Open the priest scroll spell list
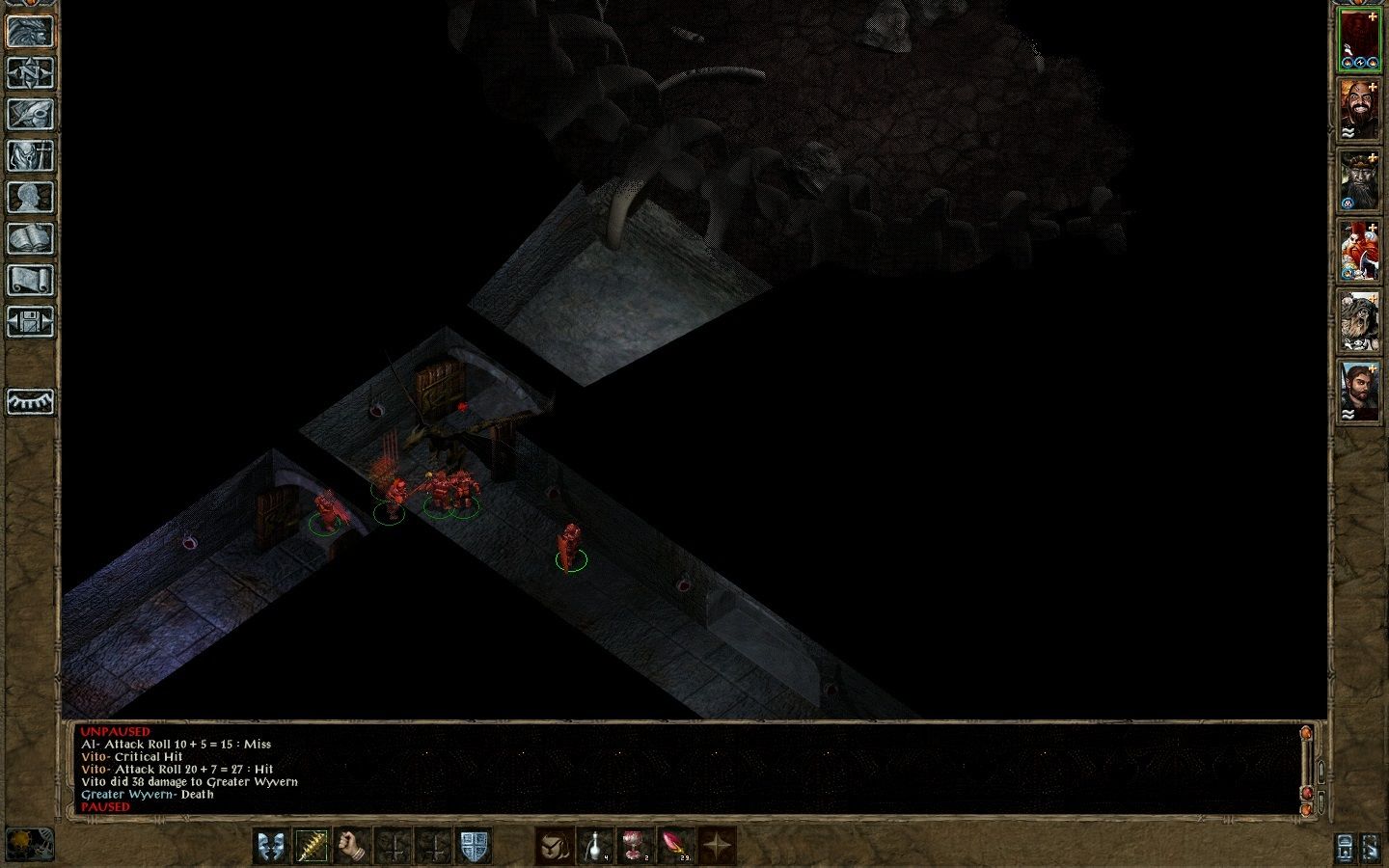 [30, 281]
